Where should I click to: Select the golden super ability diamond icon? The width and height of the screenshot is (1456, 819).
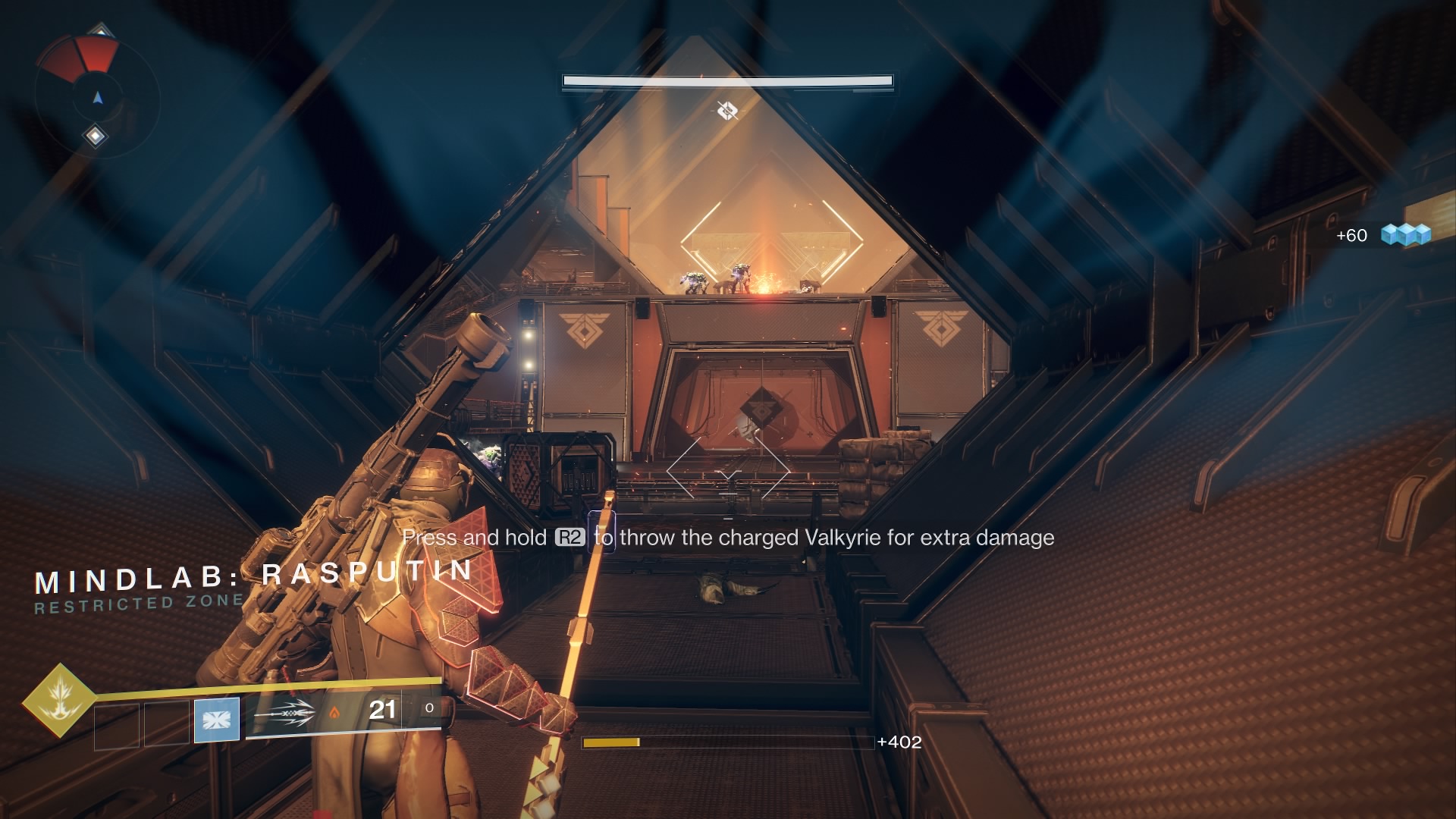tap(59, 701)
